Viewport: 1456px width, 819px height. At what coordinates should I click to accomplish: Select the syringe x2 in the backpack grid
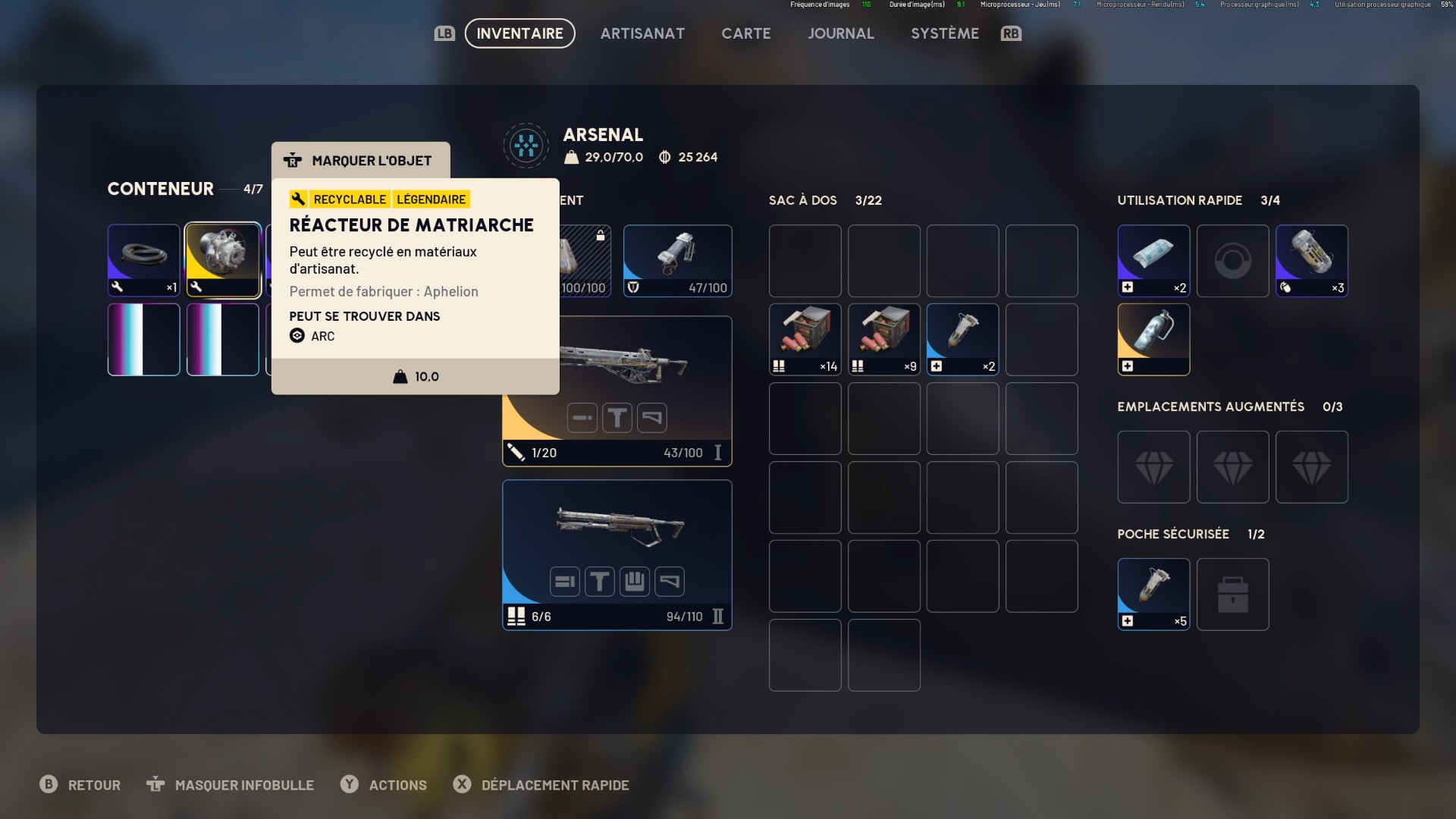962,339
